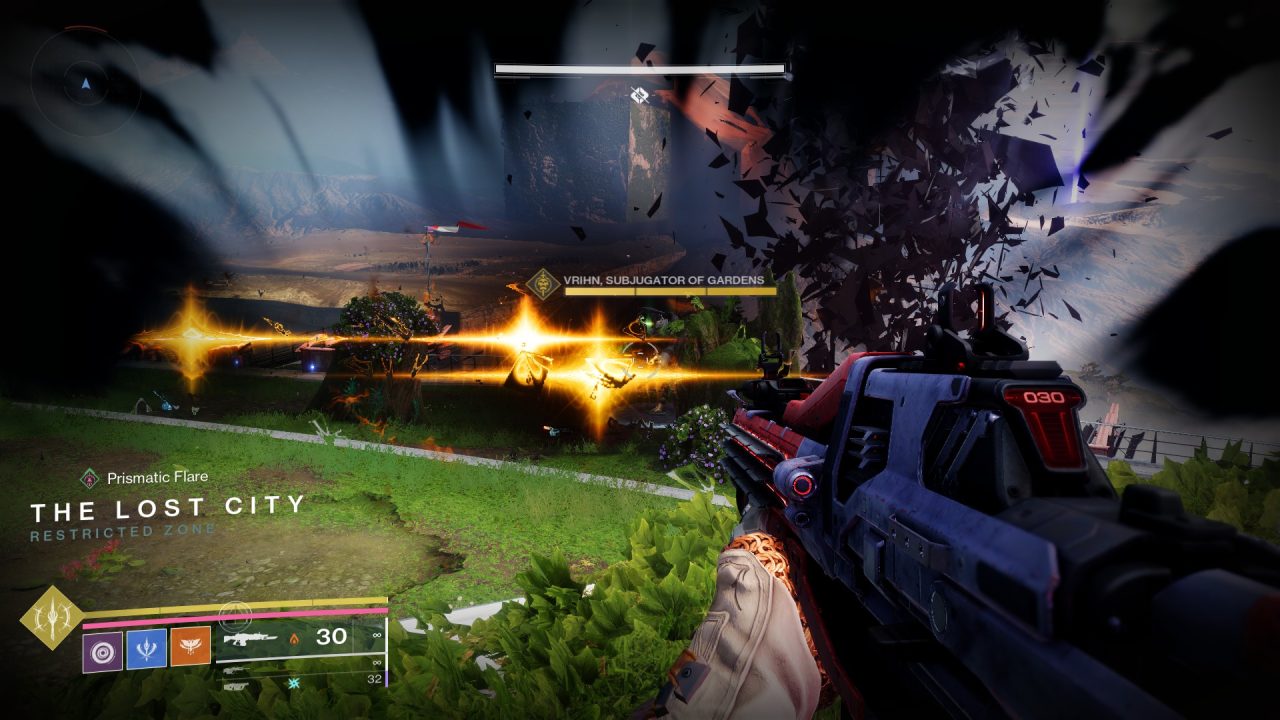Click the radar in the corner
The image size is (1280, 720).
84,82
